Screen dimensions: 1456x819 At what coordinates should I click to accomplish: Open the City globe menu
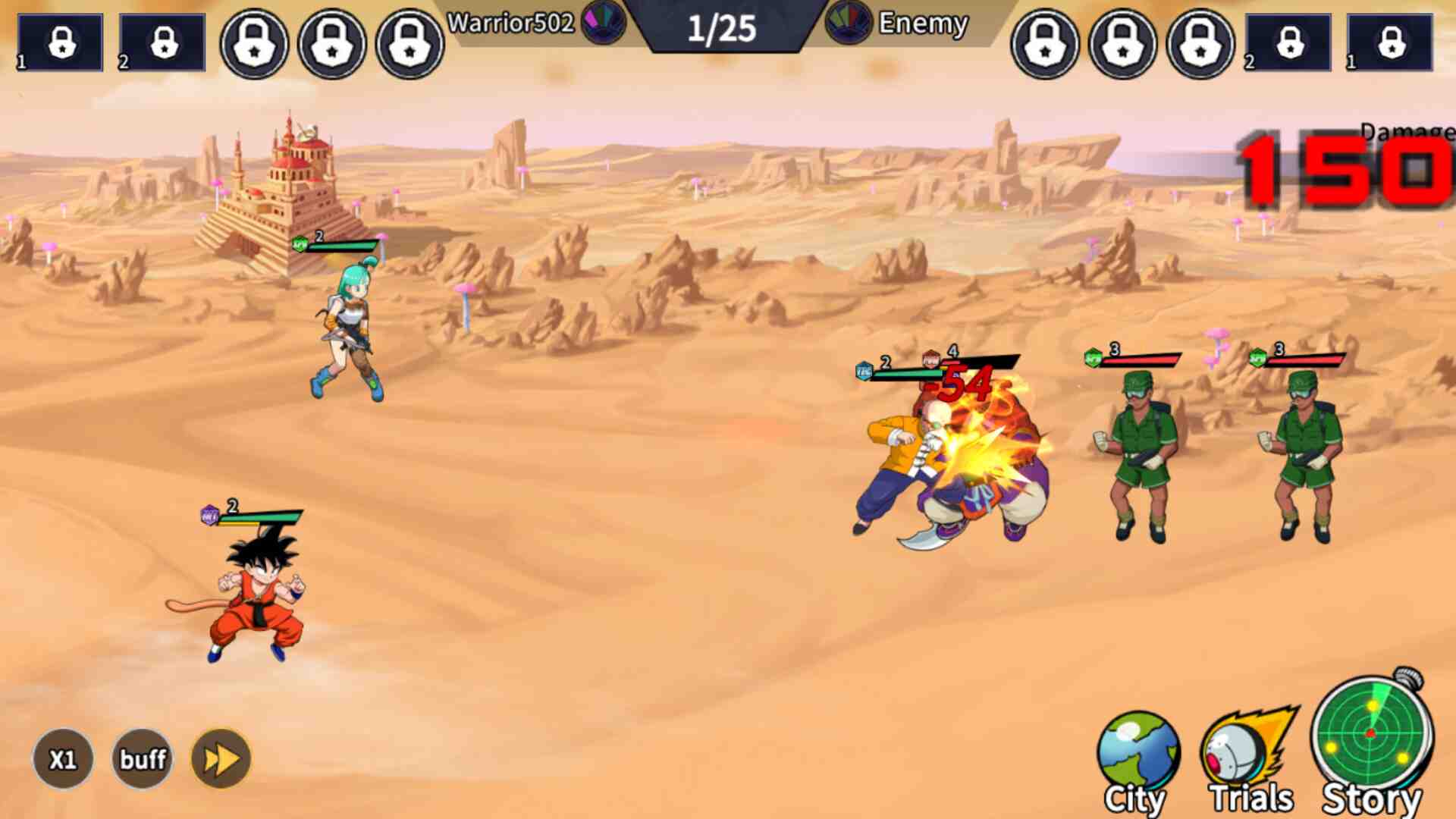click(1137, 761)
